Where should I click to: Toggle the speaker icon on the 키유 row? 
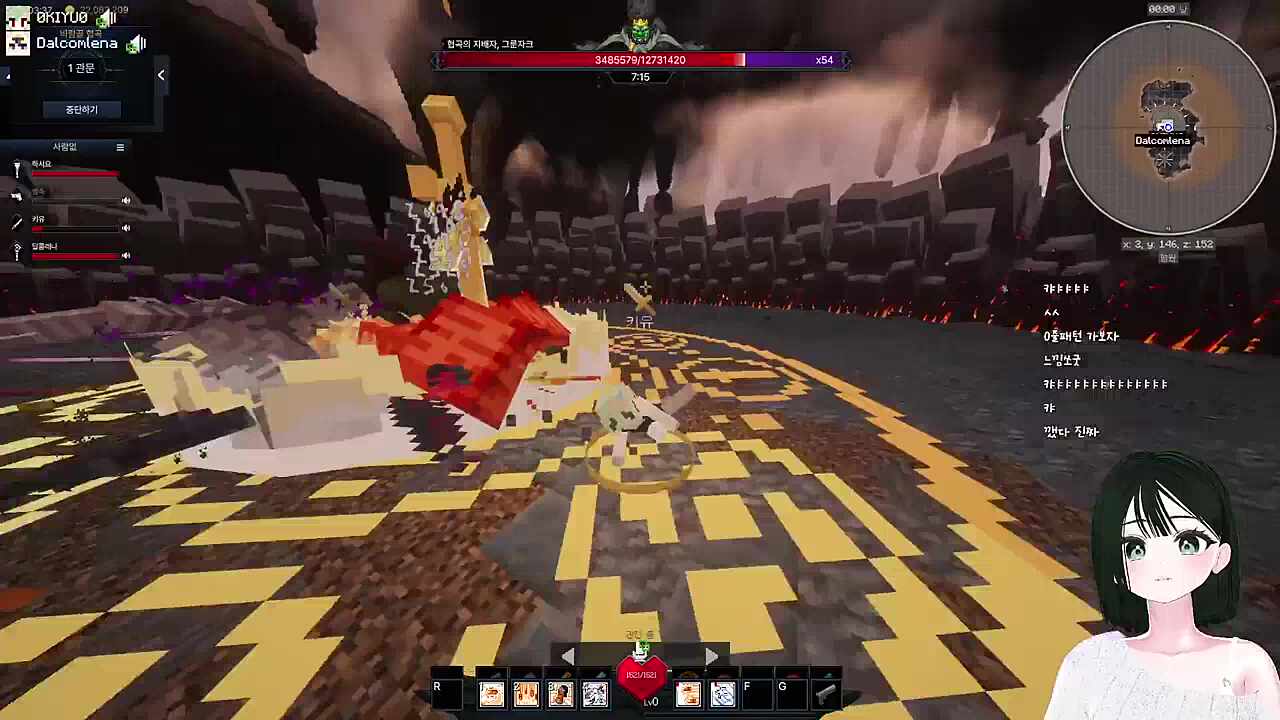(x=125, y=227)
